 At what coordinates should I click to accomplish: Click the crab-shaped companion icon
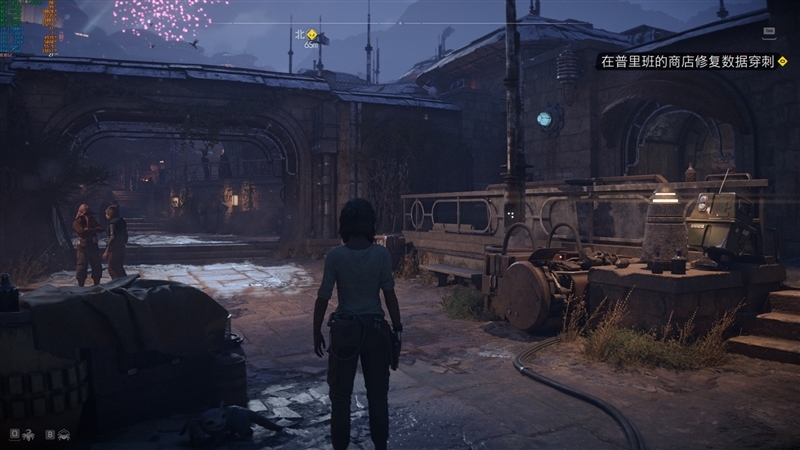(x=64, y=434)
